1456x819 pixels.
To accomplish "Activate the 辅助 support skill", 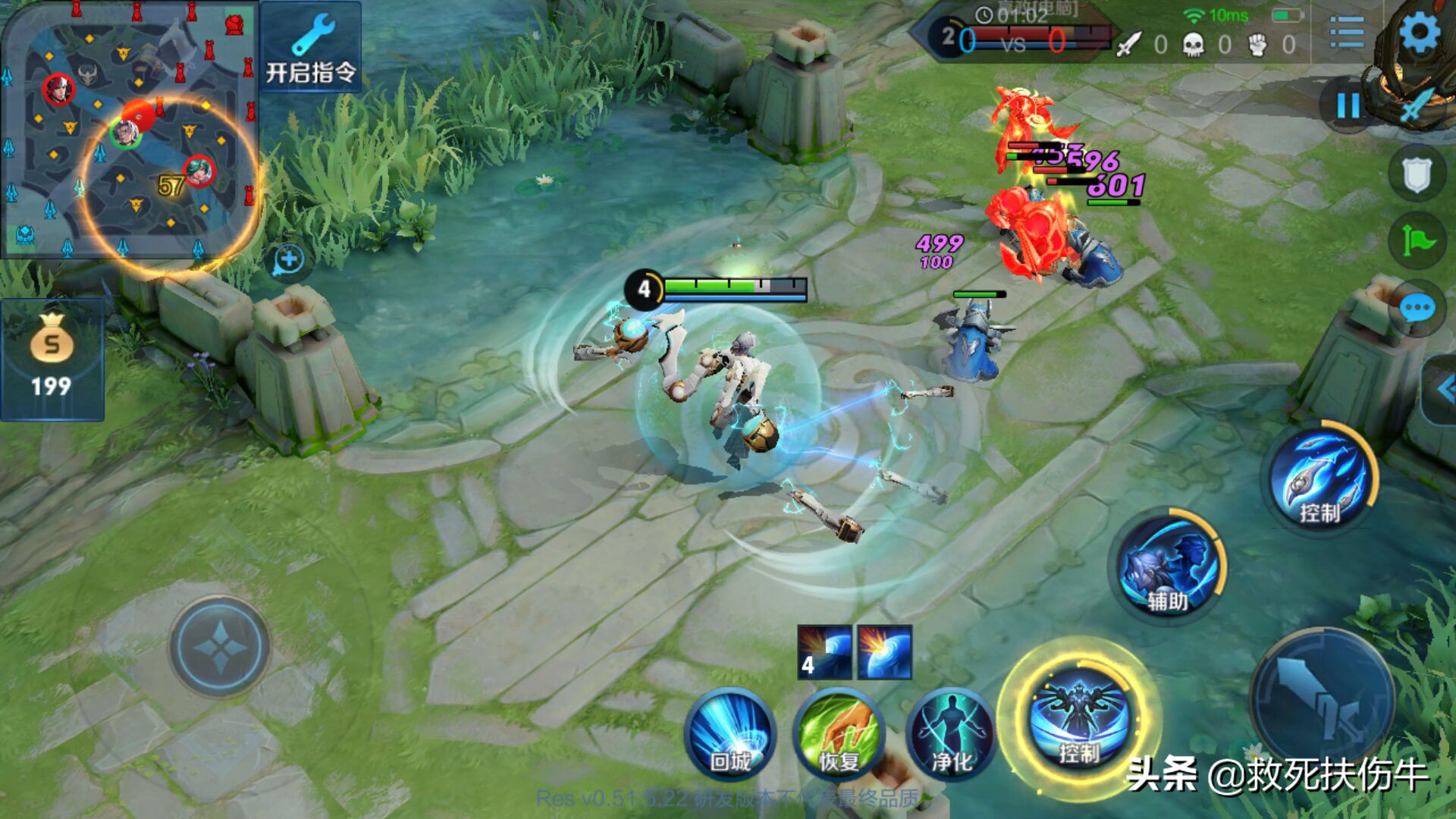I will [x=1166, y=567].
